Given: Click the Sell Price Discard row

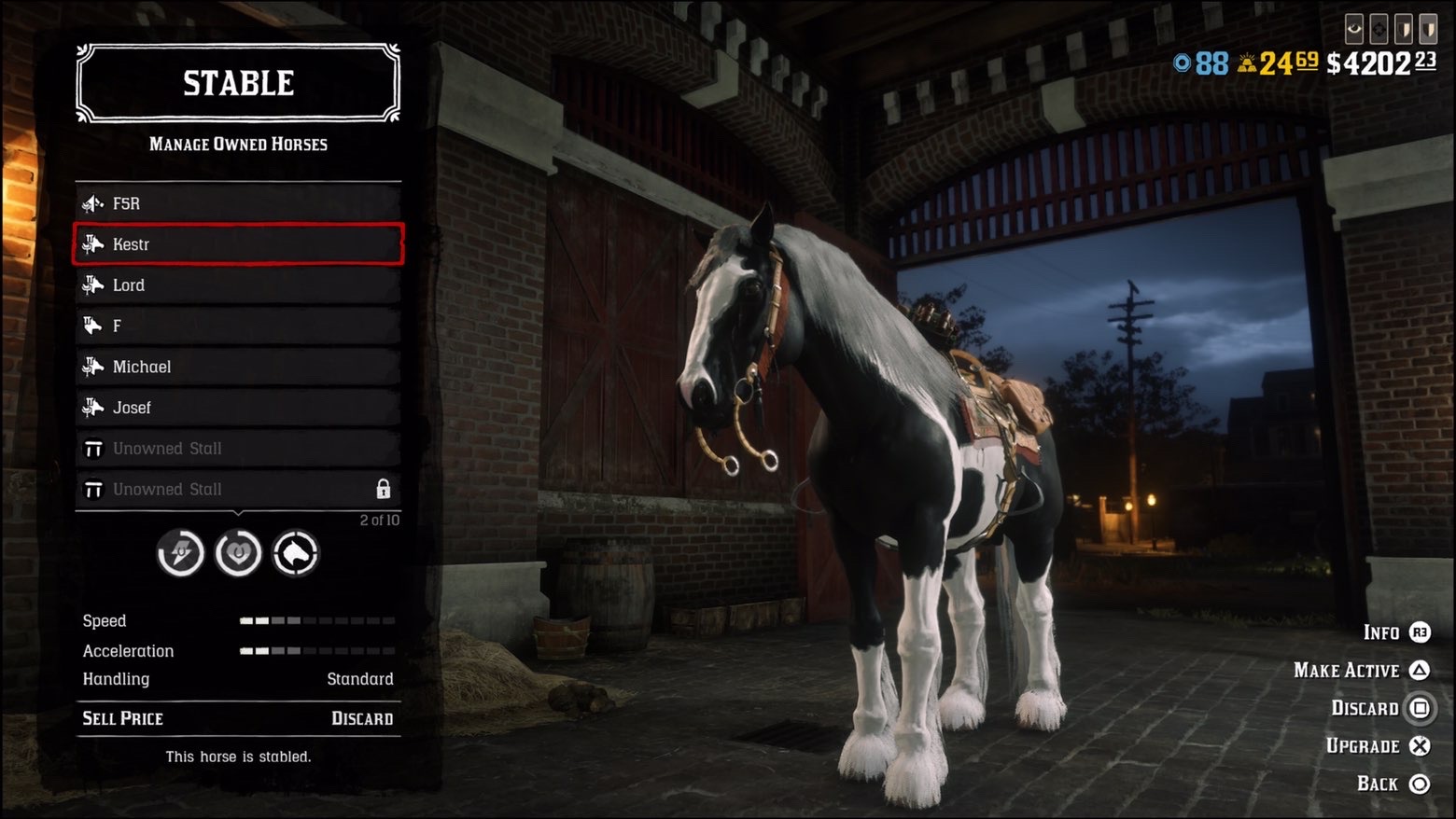Looking at the screenshot, I should coord(238,718).
